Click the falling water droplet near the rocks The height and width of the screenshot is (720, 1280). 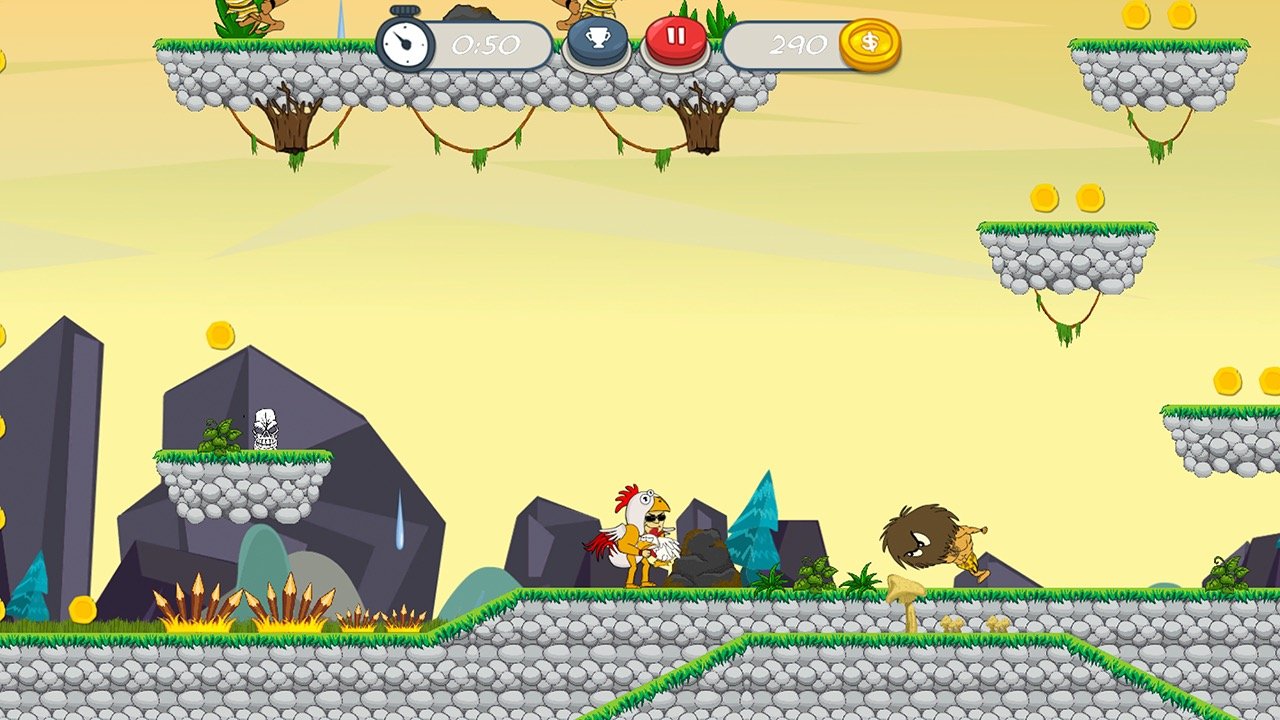401,516
